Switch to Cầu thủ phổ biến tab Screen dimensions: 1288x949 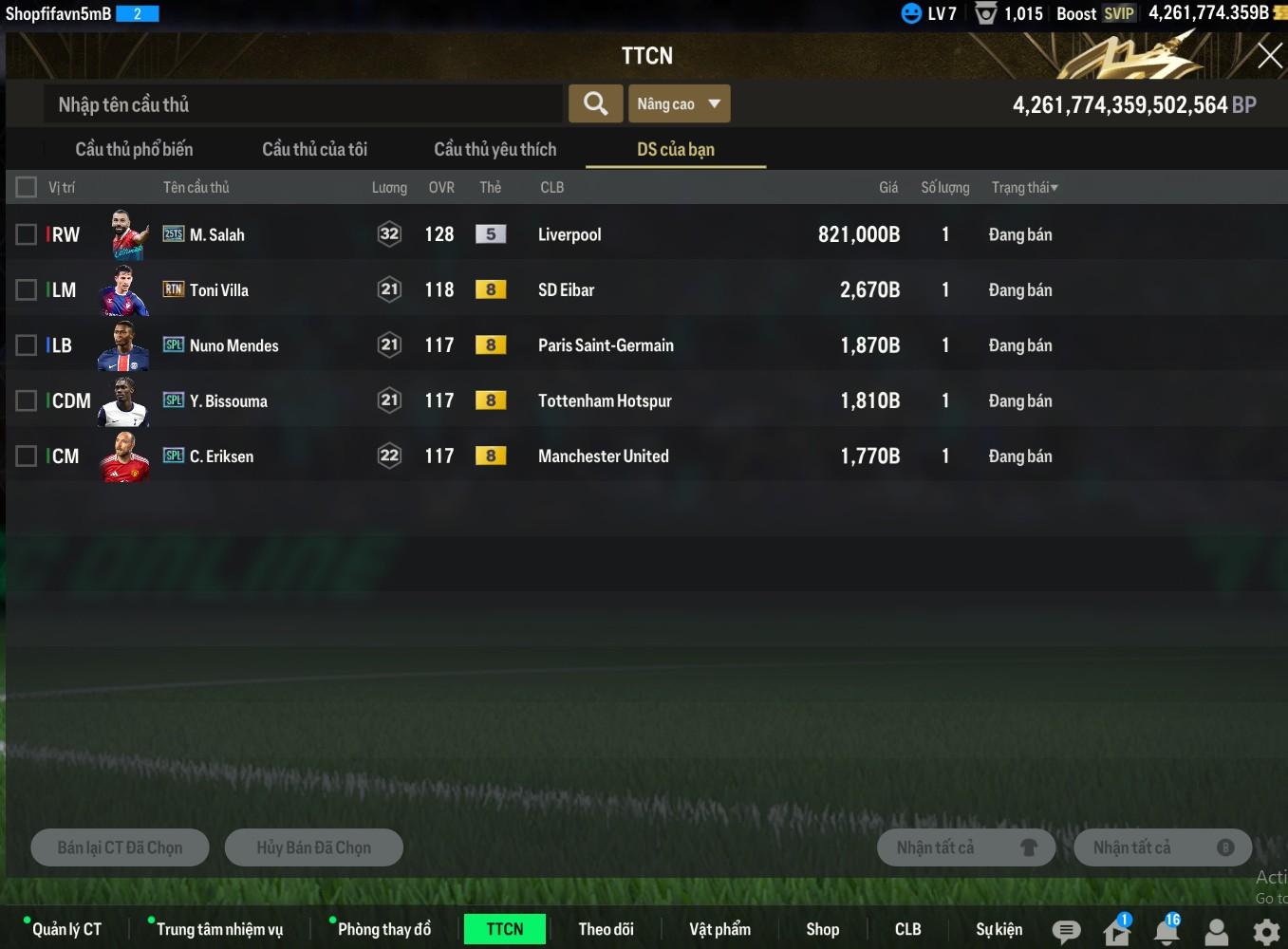point(134,149)
